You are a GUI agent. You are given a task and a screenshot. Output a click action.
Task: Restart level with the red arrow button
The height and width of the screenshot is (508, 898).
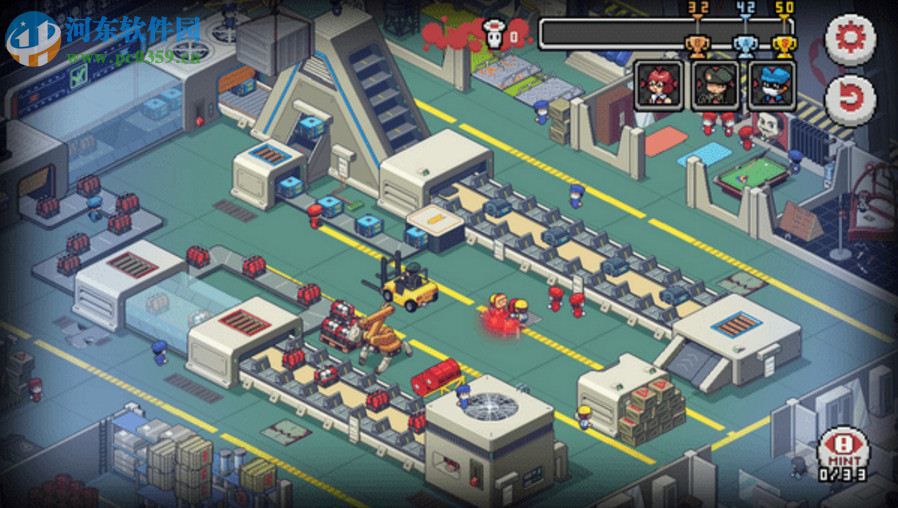coord(849,97)
